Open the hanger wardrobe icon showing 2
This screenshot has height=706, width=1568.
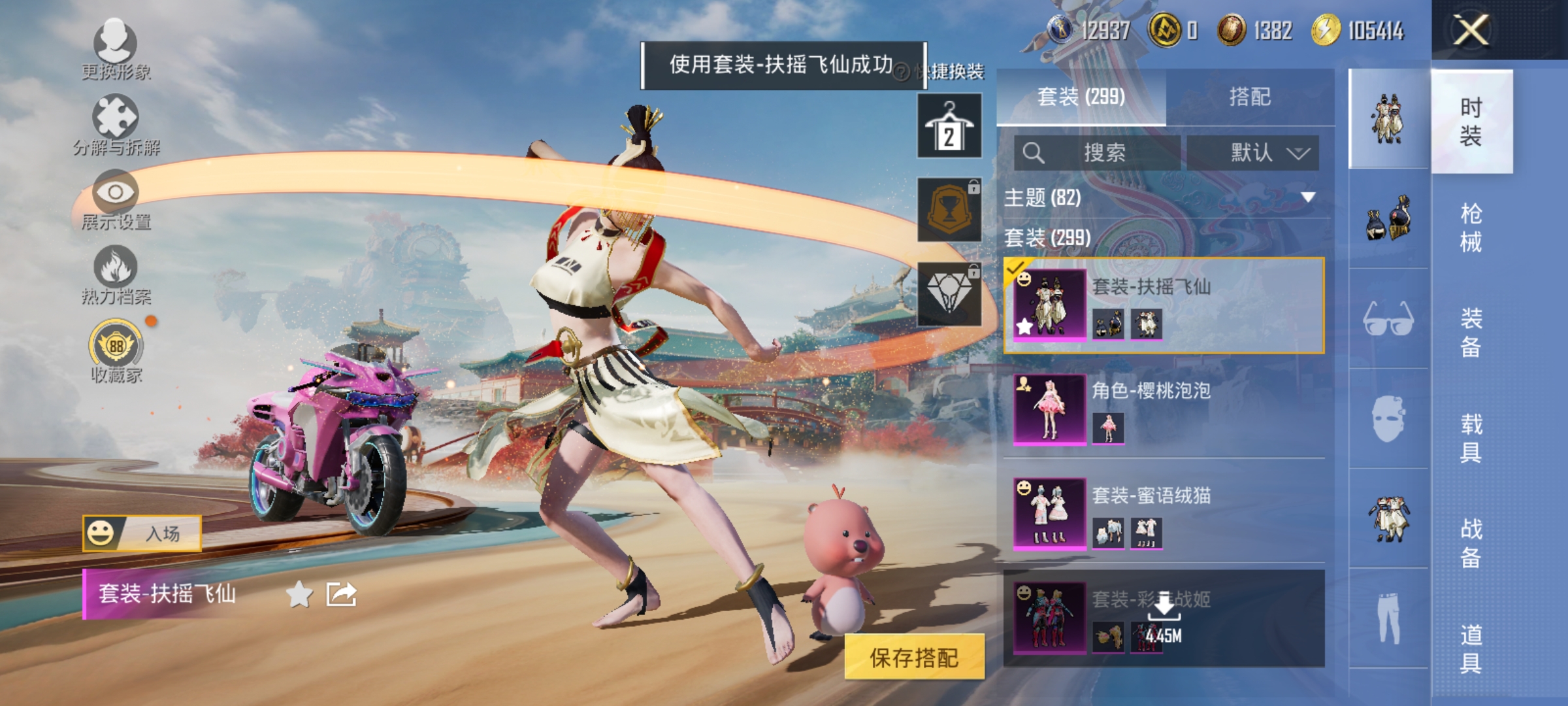pyautogui.click(x=951, y=124)
